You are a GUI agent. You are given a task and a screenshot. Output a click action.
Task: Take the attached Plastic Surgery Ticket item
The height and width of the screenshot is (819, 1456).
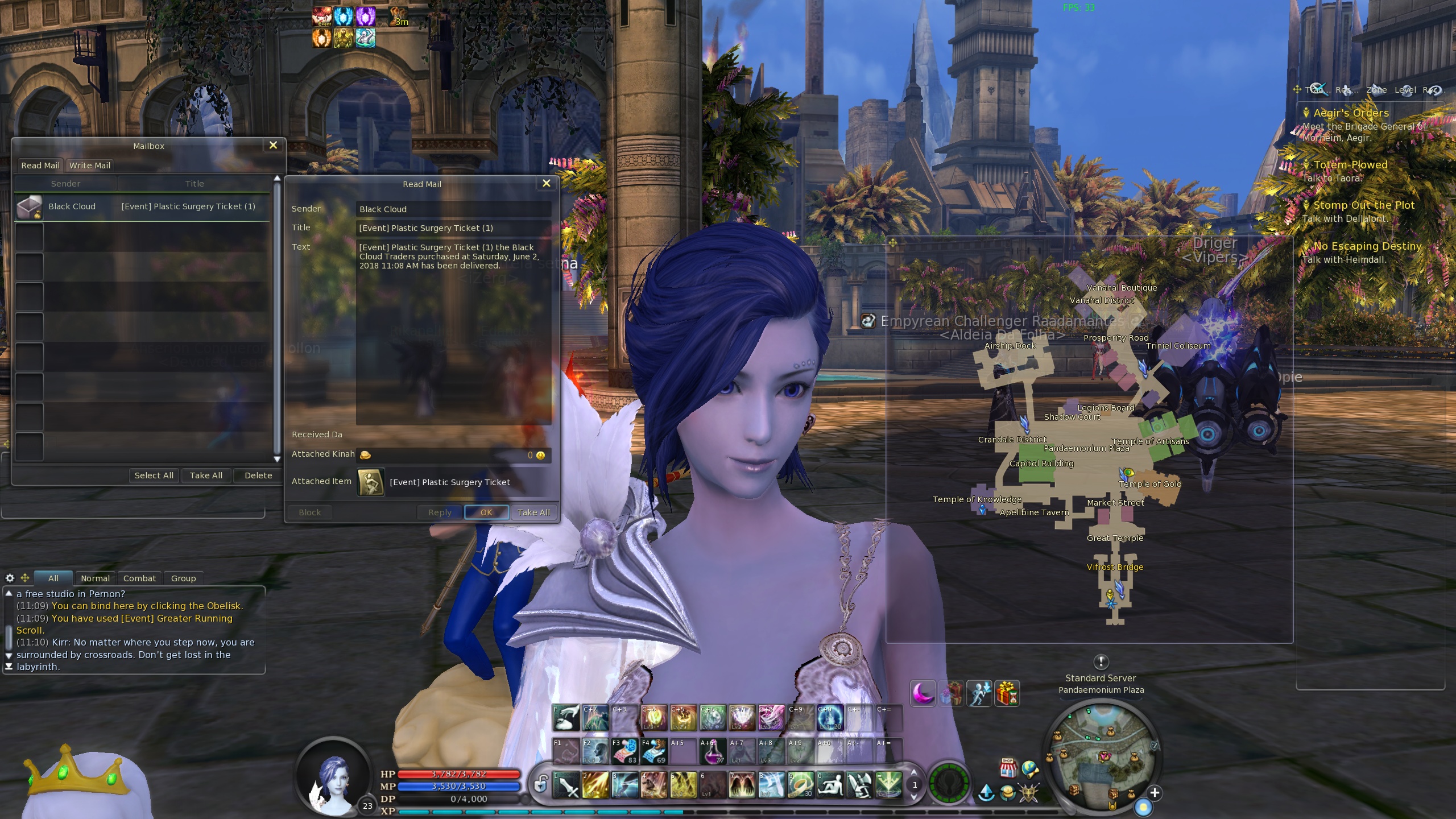[x=371, y=482]
